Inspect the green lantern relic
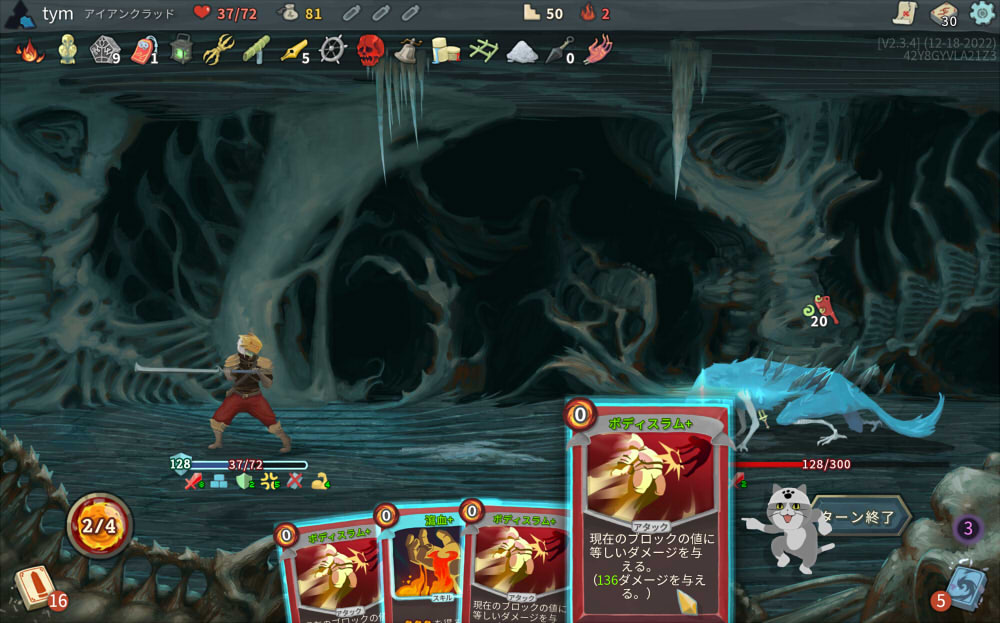 pos(180,49)
